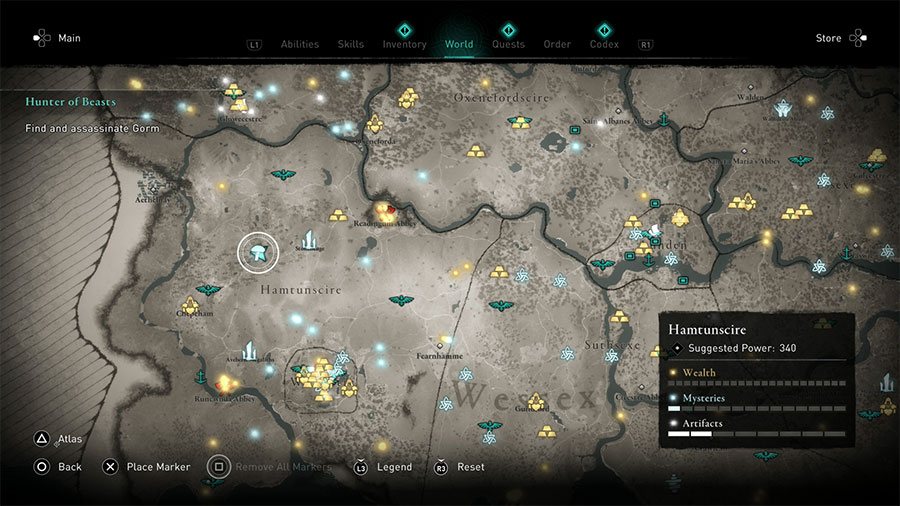Image resolution: width=900 pixels, height=506 pixels.
Task: Select the circled helmet map marker
Action: pos(258,254)
